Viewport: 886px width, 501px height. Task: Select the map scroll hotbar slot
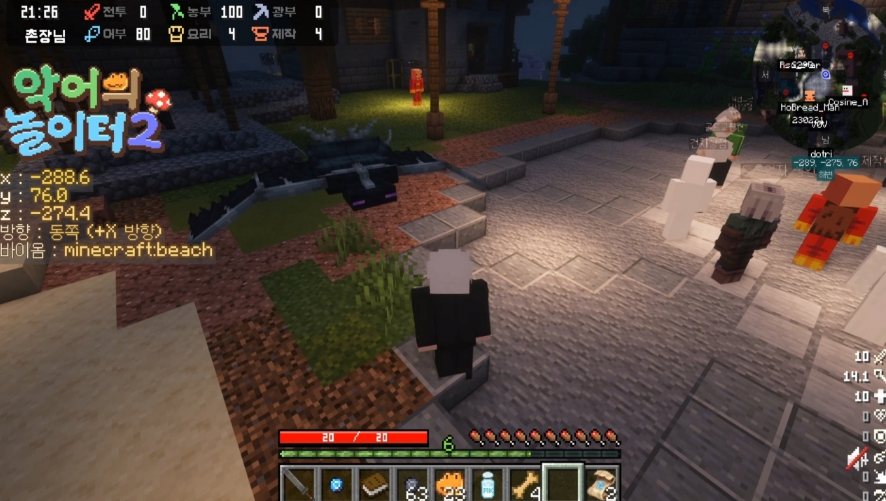pos(601,484)
